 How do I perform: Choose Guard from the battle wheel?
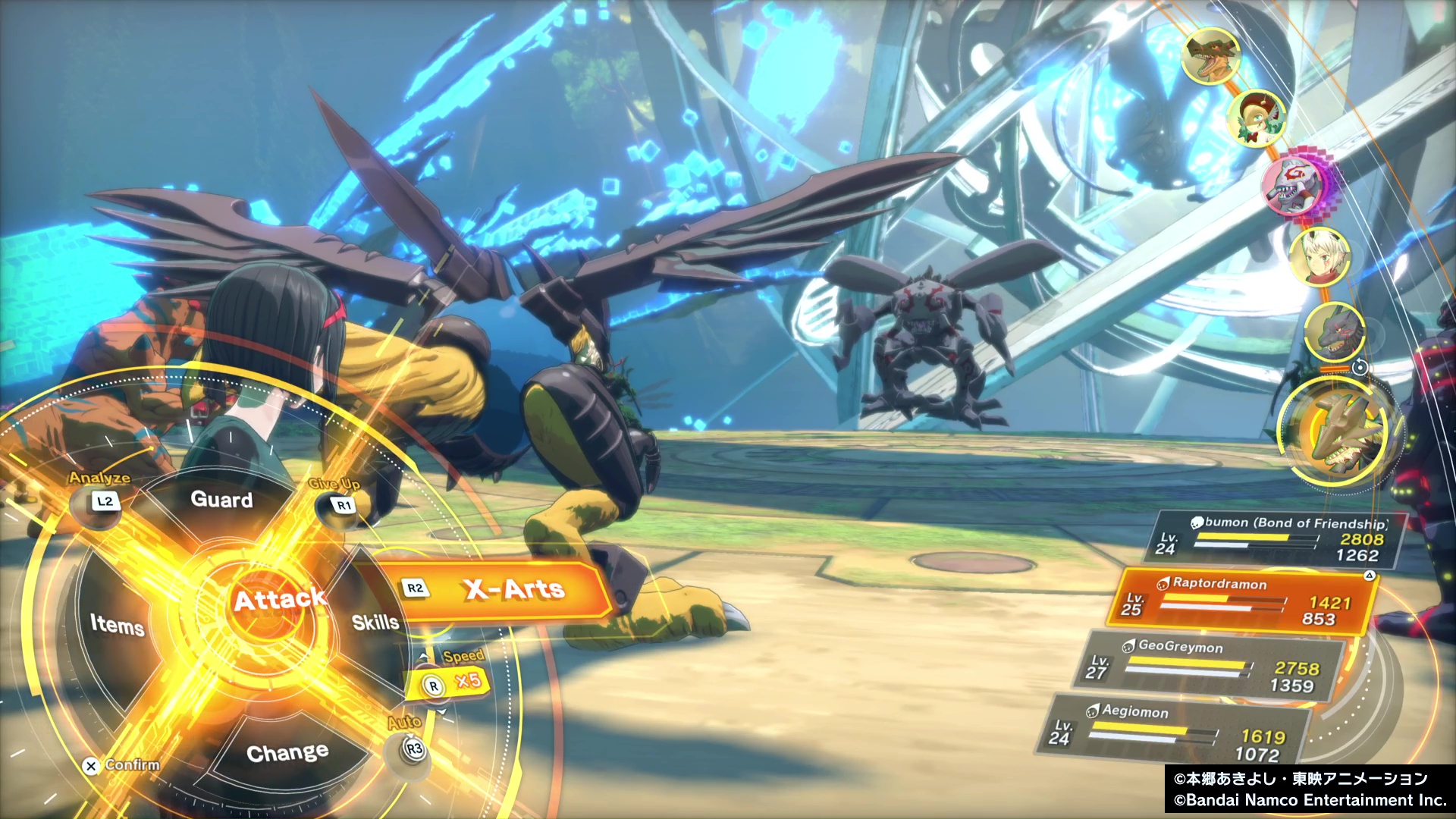(221, 500)
